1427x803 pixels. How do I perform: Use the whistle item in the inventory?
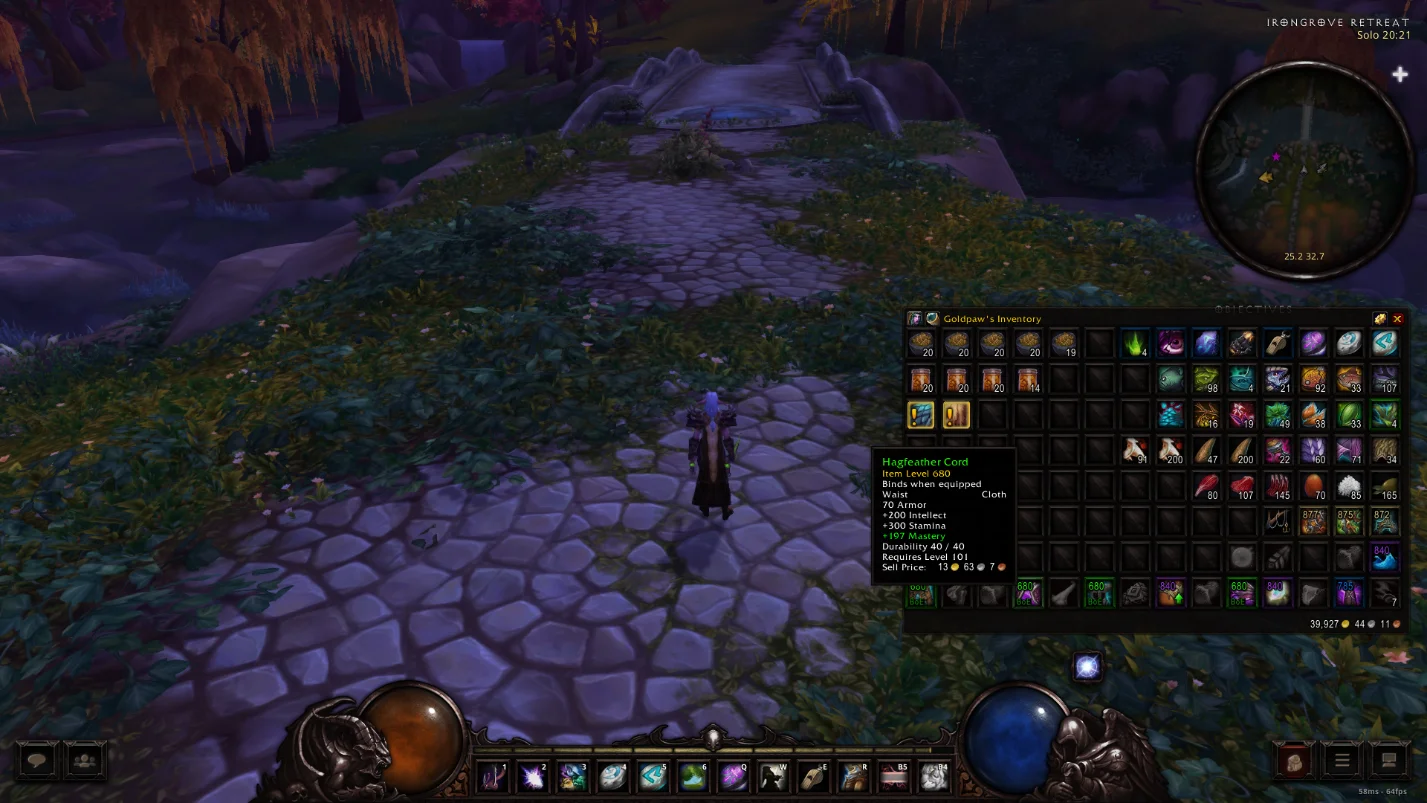(x=1277, y=343)
